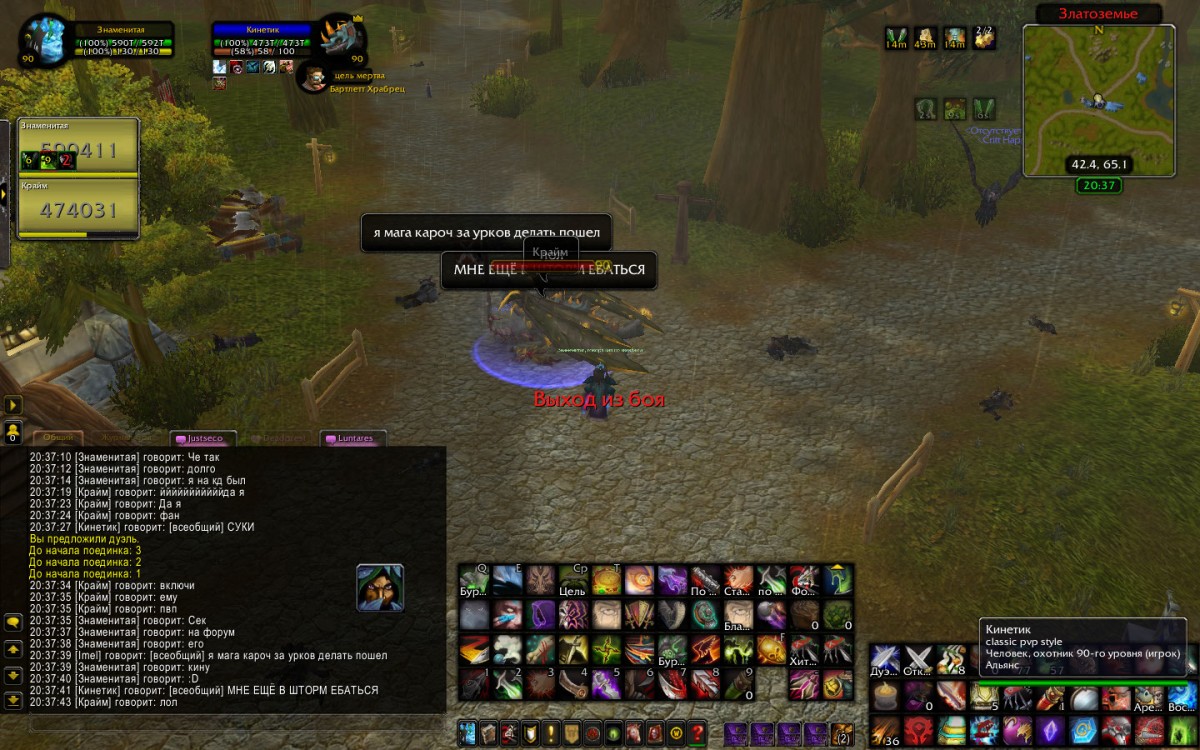
Task: Switch to the Justseco whisper tab
Action: [x=205, y=438]
